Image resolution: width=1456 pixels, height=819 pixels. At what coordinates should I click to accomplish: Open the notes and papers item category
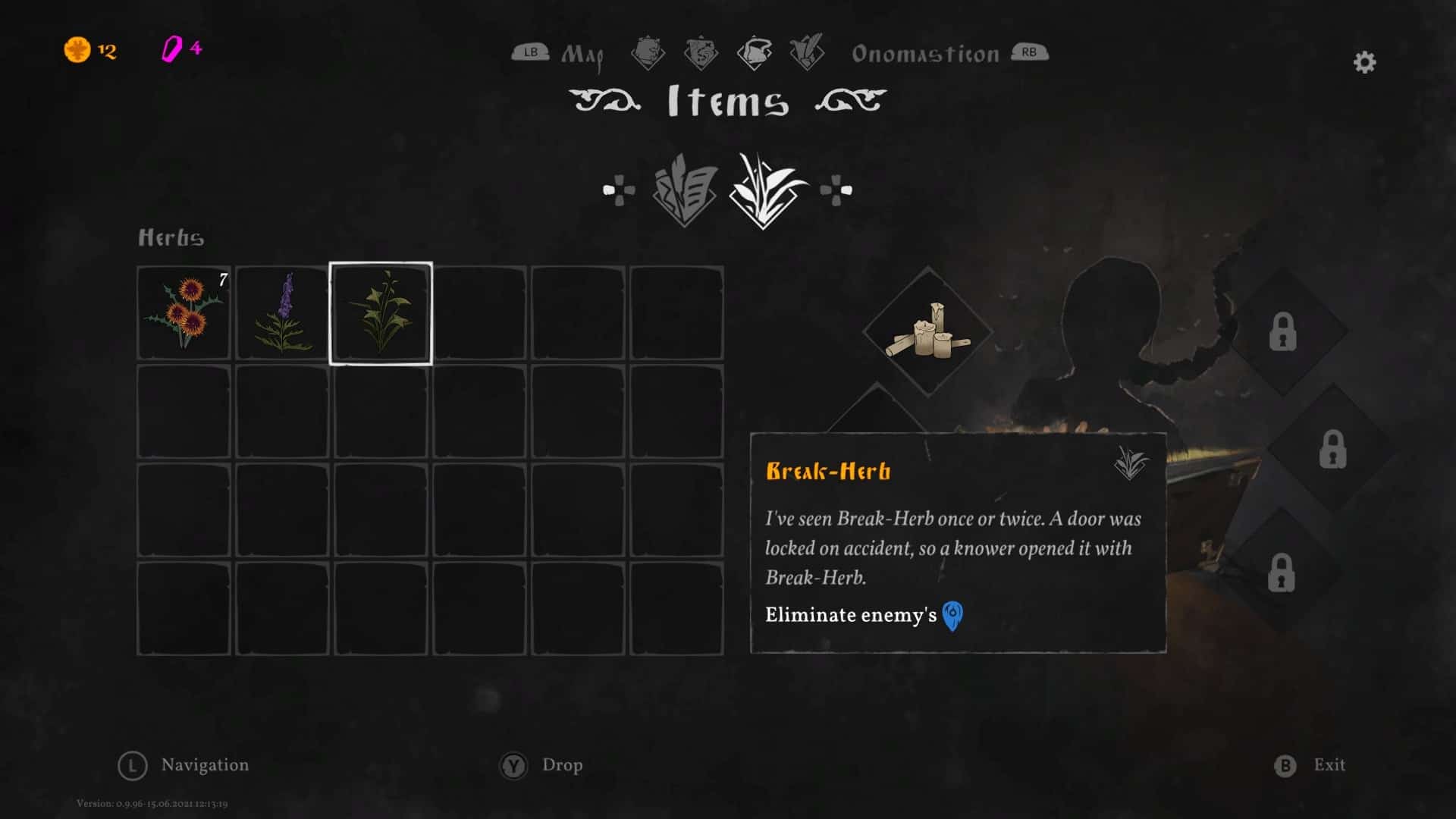(685, 190)
